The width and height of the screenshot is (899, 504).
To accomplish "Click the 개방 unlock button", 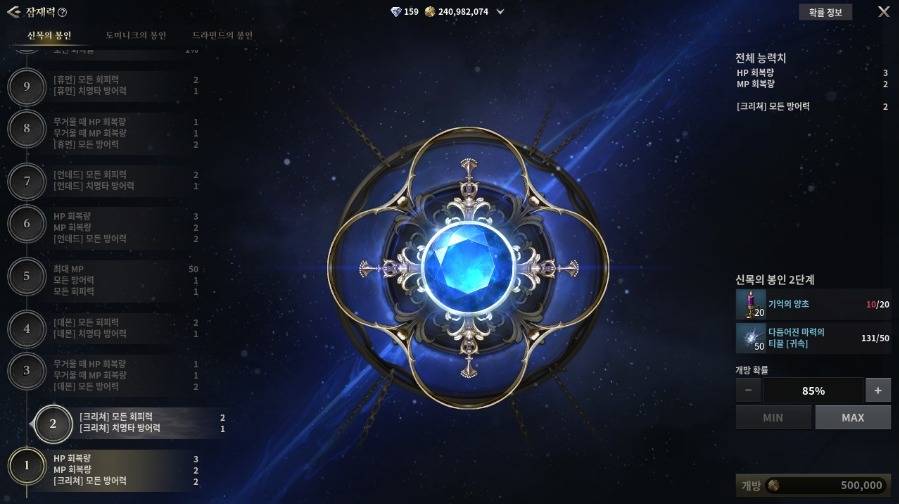I will [813, 485].
